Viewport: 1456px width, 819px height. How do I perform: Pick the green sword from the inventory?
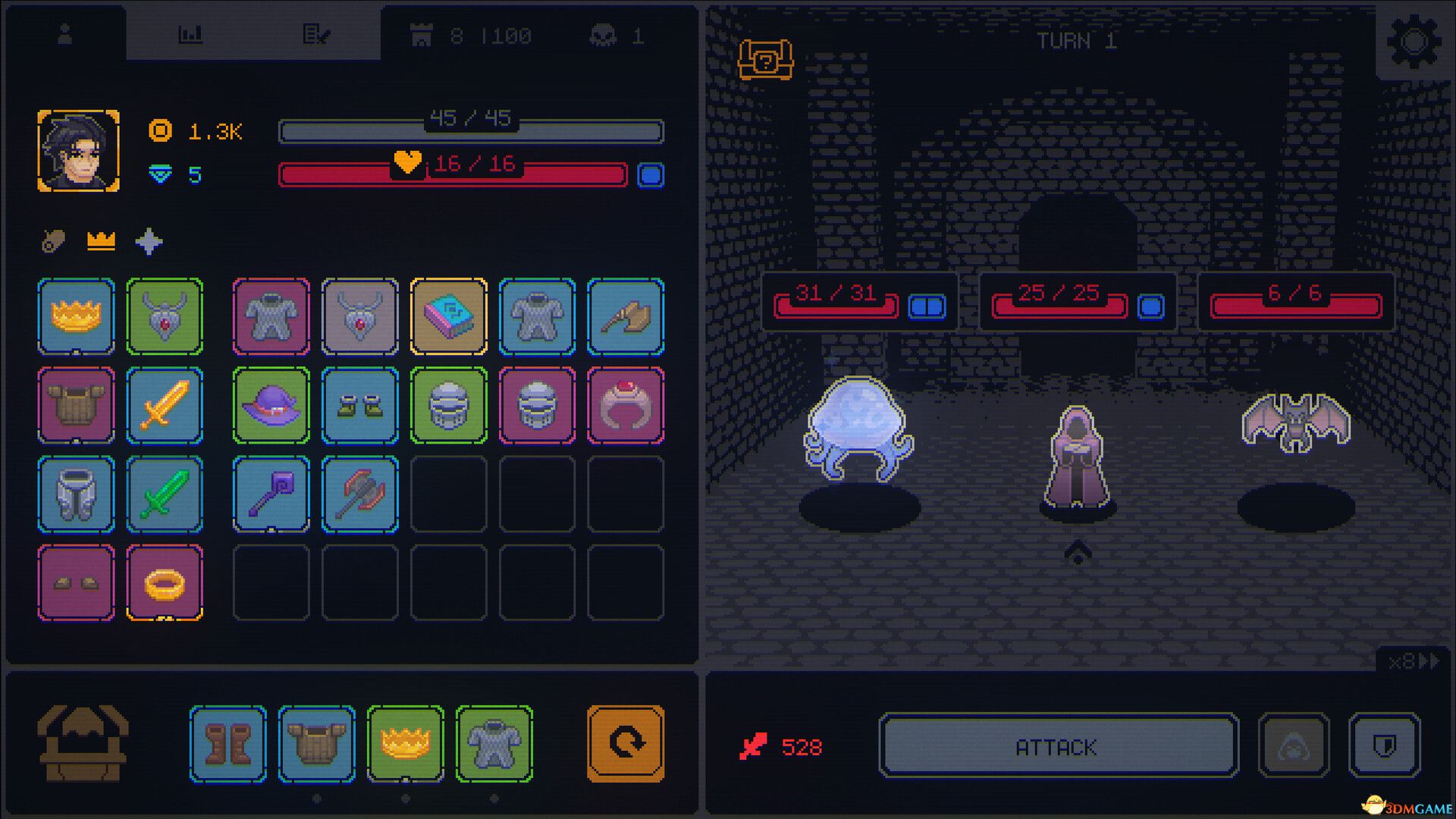coord(164,494)
